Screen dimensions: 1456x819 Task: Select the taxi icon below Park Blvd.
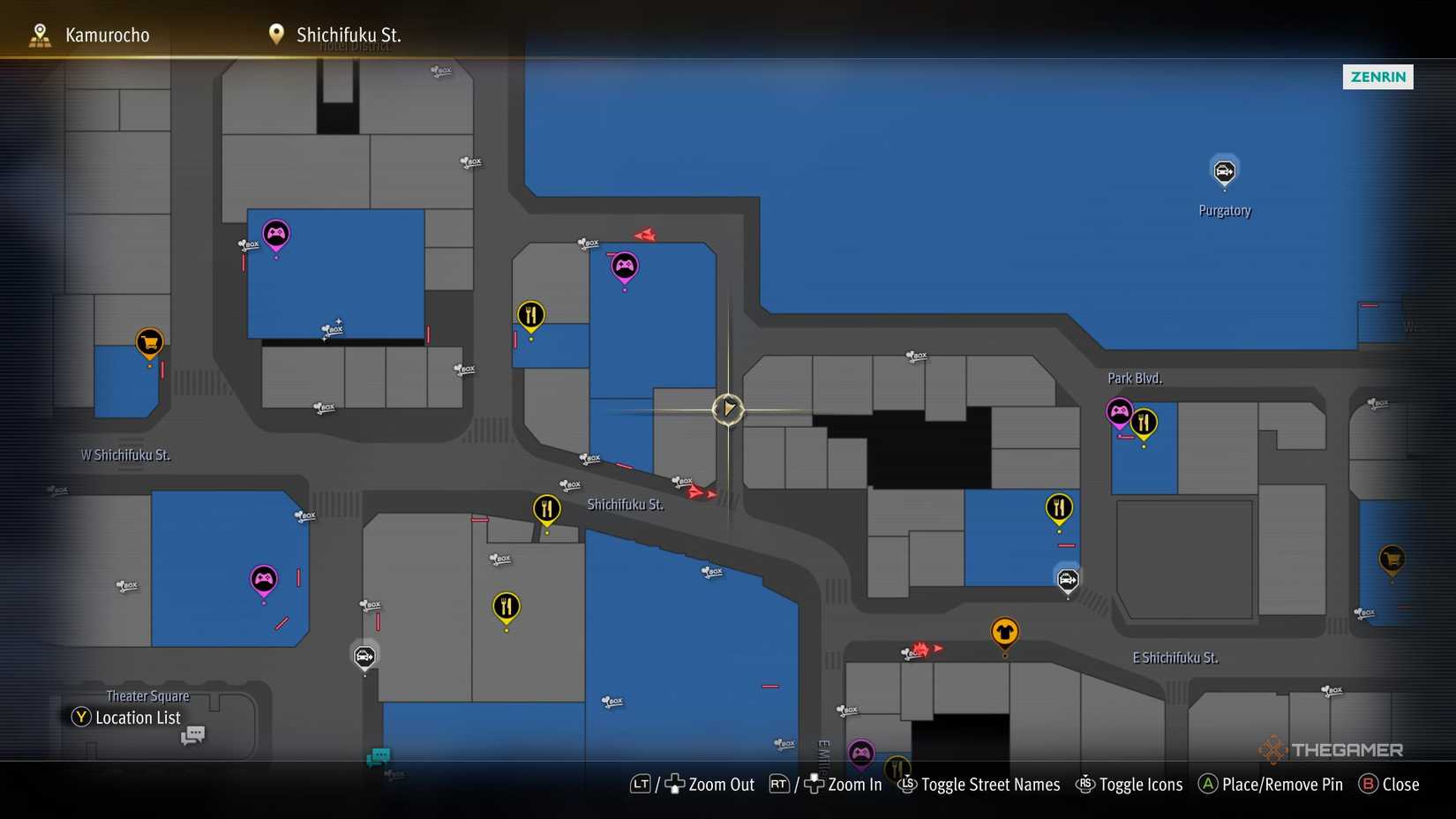tap(1067, 580)
